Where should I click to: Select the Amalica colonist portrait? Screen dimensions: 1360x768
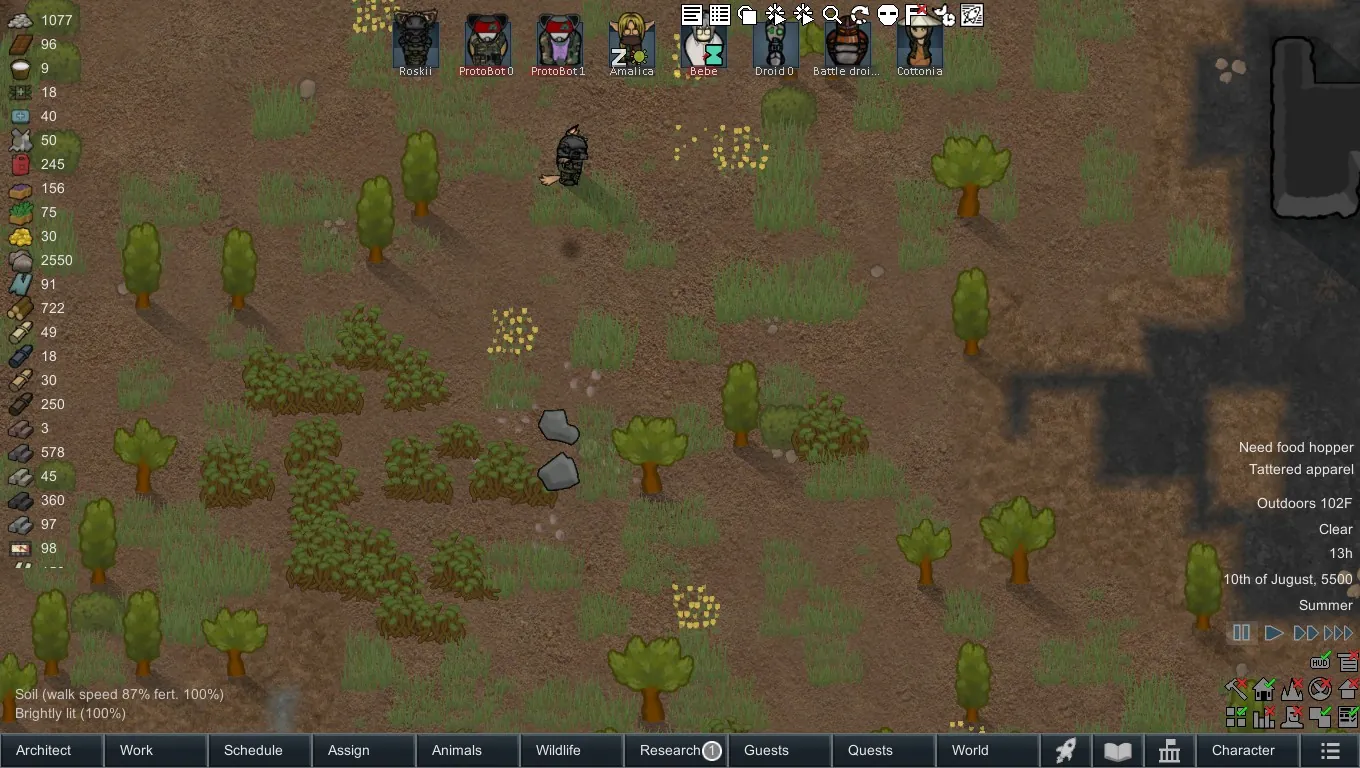click(631, 42)
